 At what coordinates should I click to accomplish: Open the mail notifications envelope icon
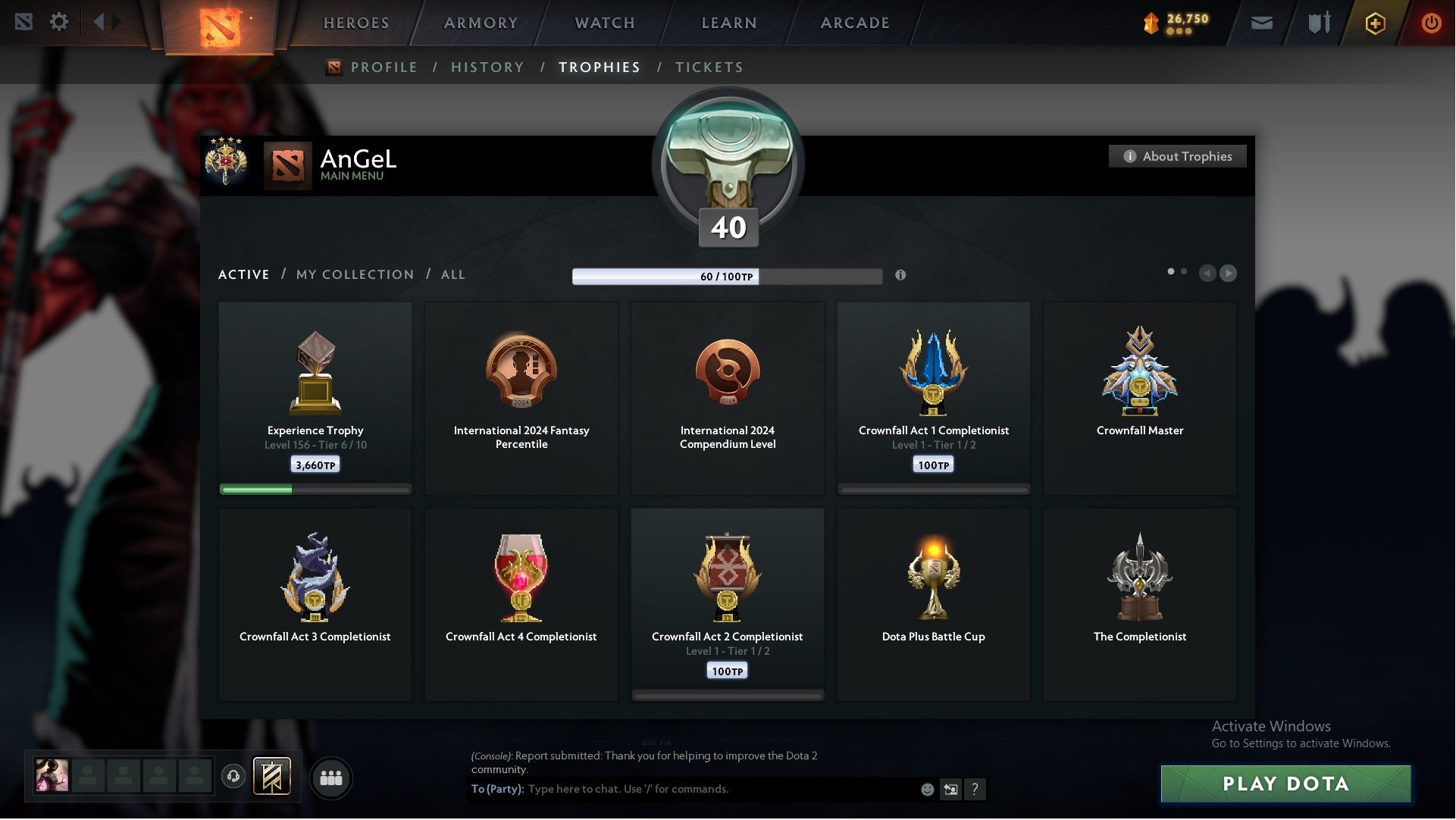1261,23
